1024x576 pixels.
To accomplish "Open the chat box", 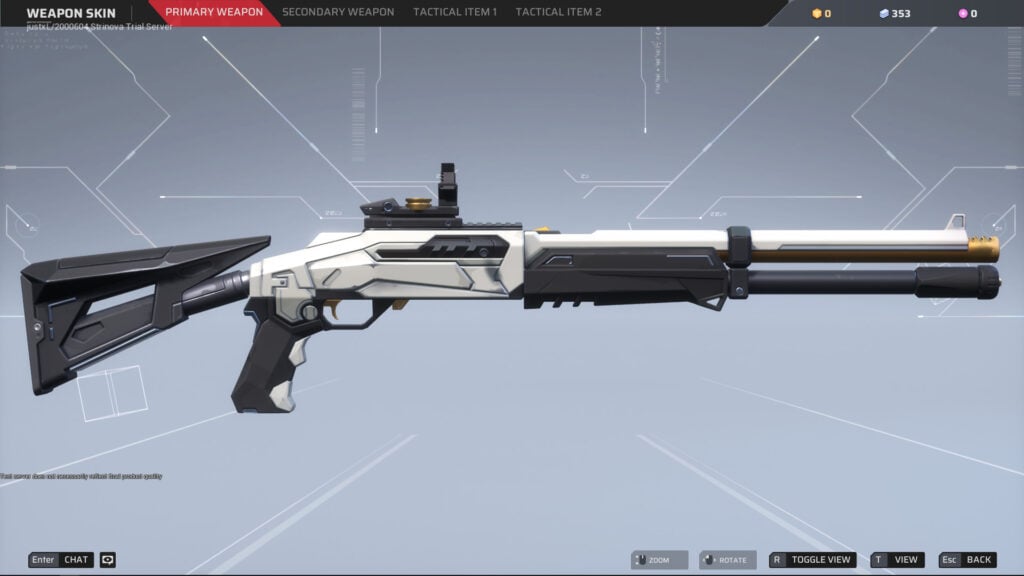I will pyautogui.click(x=61, y=560).
